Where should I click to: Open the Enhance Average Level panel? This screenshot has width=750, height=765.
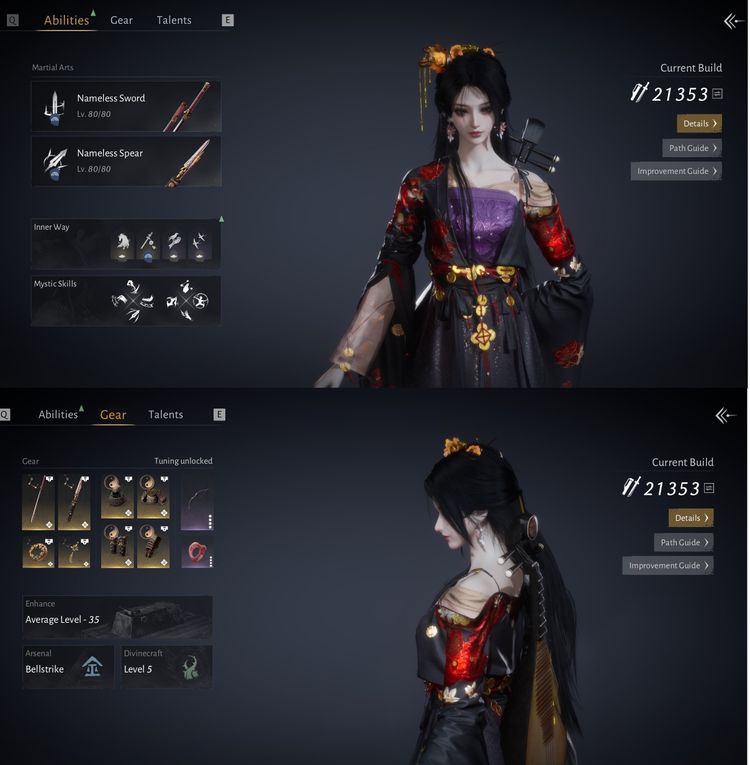[x=117, y=617]
